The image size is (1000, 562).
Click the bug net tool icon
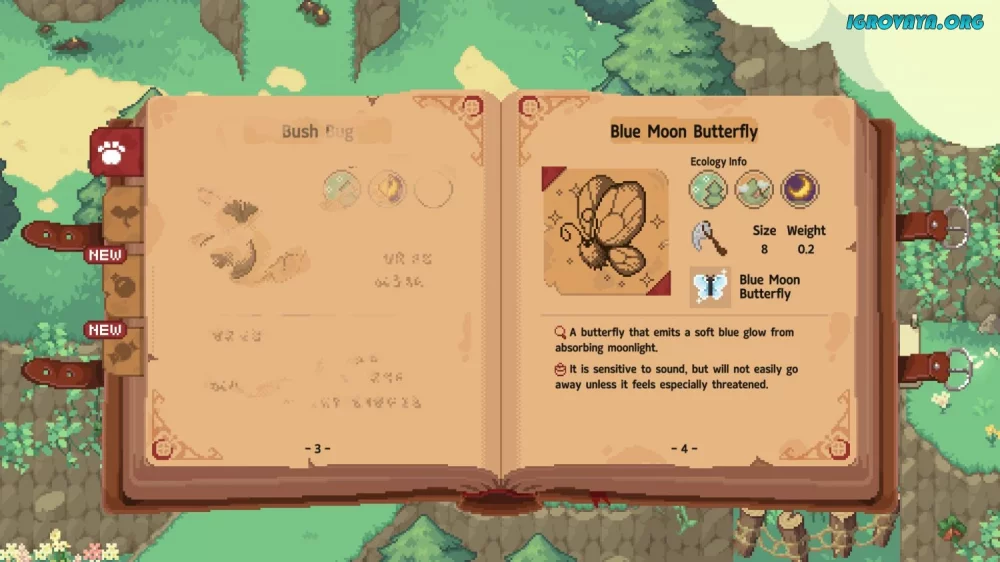pyautogui.click(x=708, y=238)
